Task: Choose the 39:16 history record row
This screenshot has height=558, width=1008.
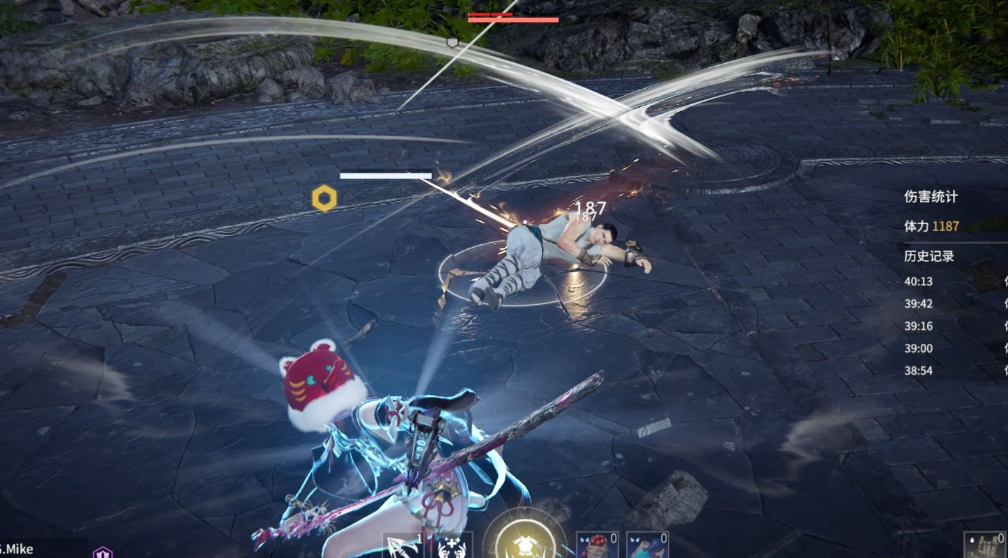Action: coord(919,326)
